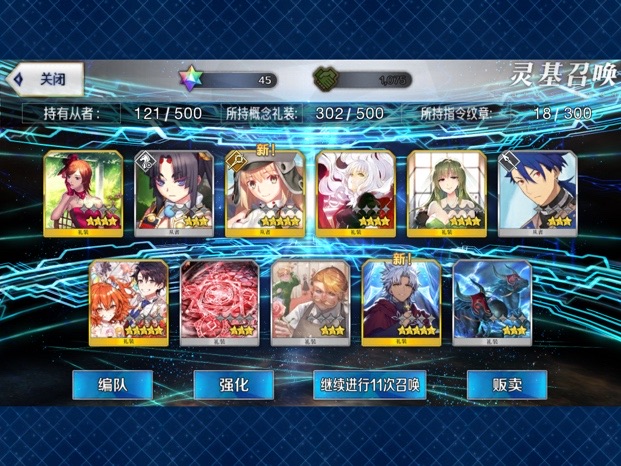Image resolution: width=621 pixels, height=466 pixels.
Task: Open the 编队 party formation button
Action: coord(112,385)
